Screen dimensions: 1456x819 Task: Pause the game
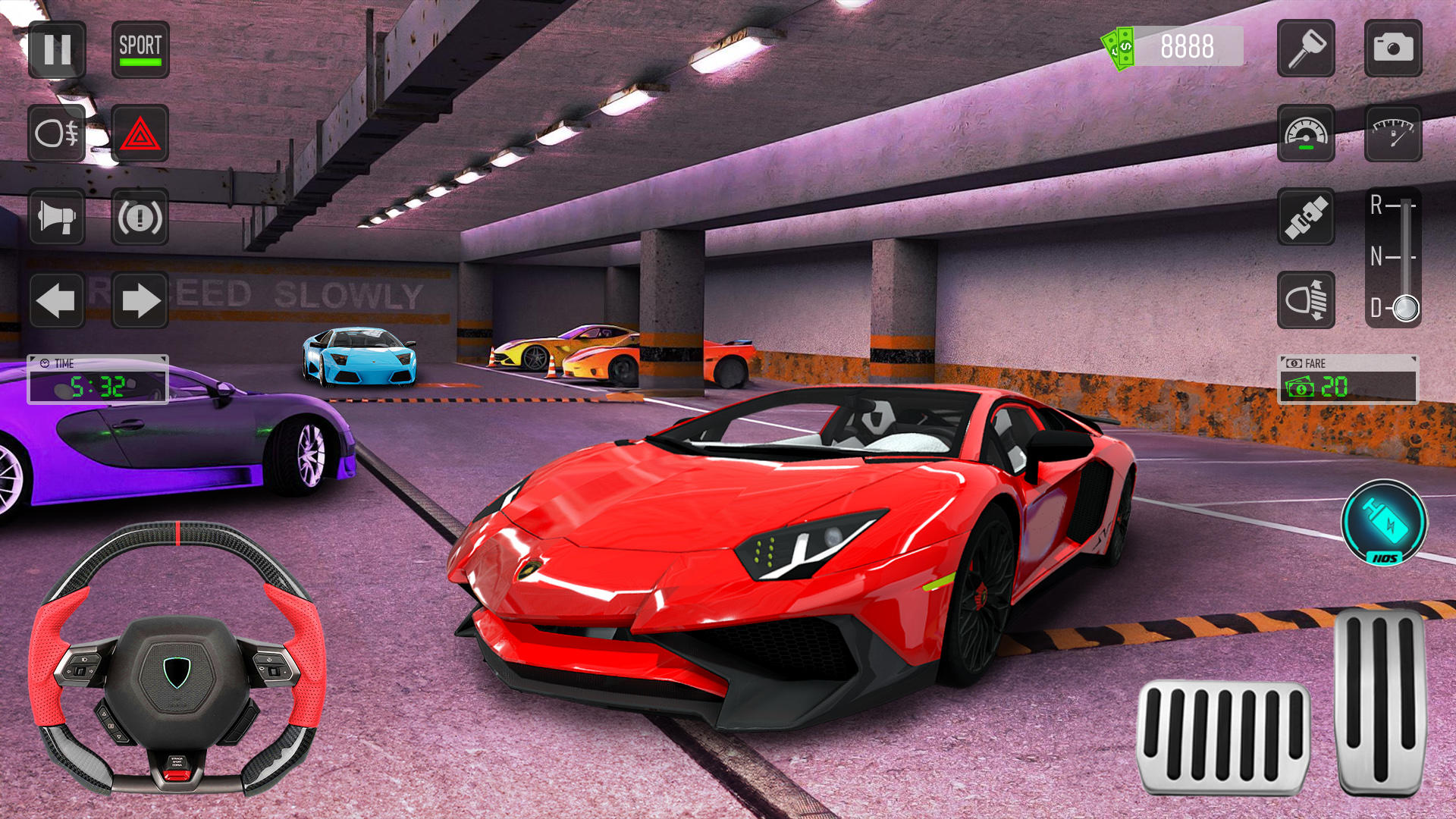[x=57, y=52]
